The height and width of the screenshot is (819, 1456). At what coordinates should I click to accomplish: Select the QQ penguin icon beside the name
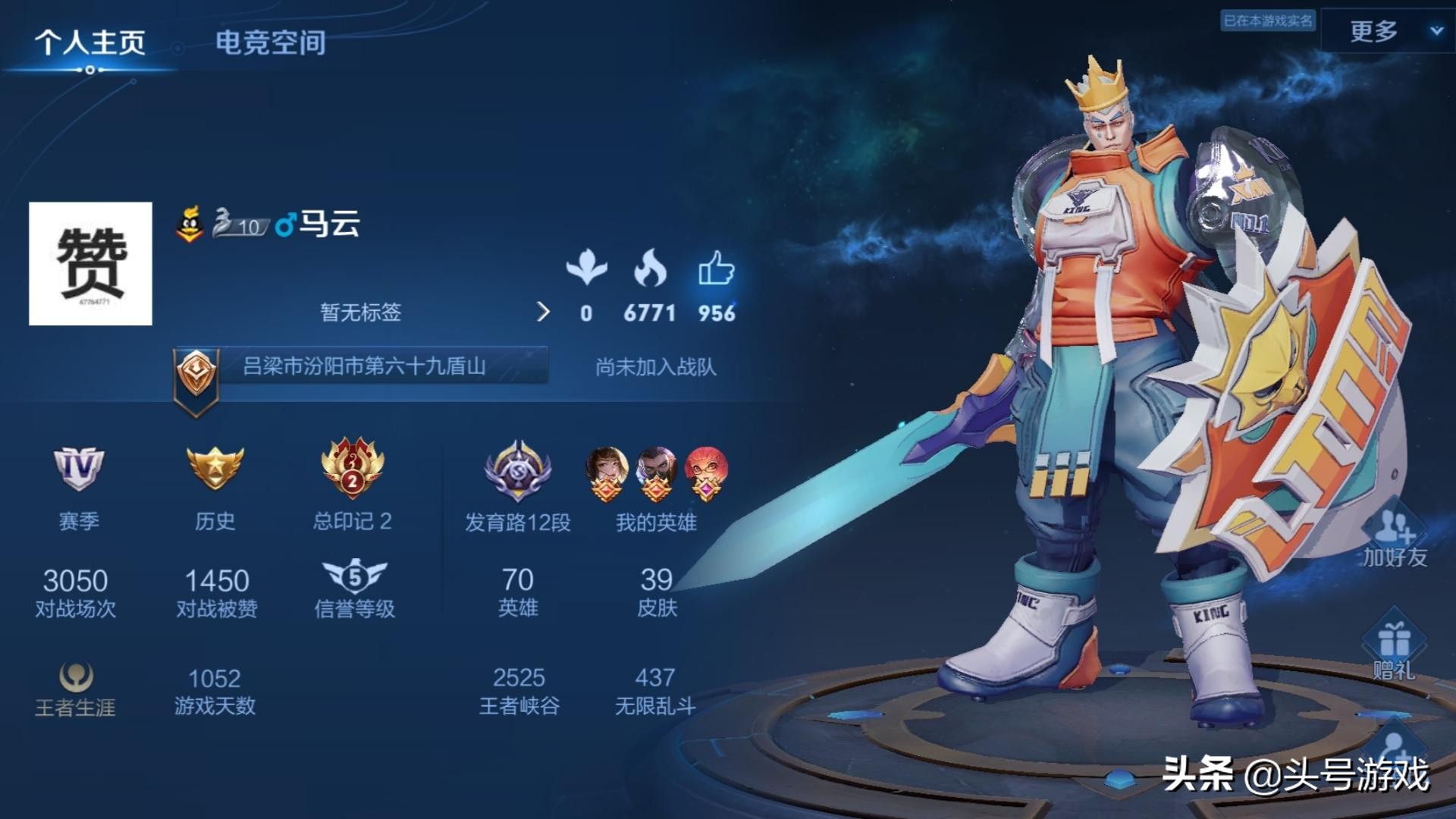pos(191,224)
